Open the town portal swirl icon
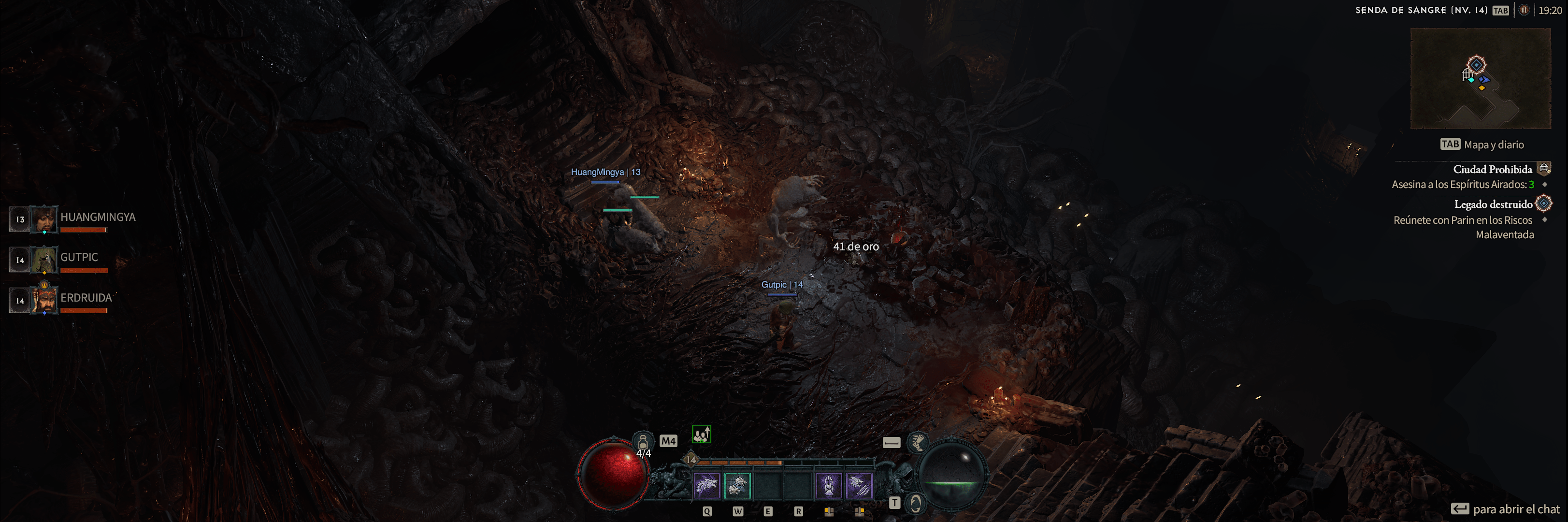This screenshot has height=522, width=1568. 916,503
